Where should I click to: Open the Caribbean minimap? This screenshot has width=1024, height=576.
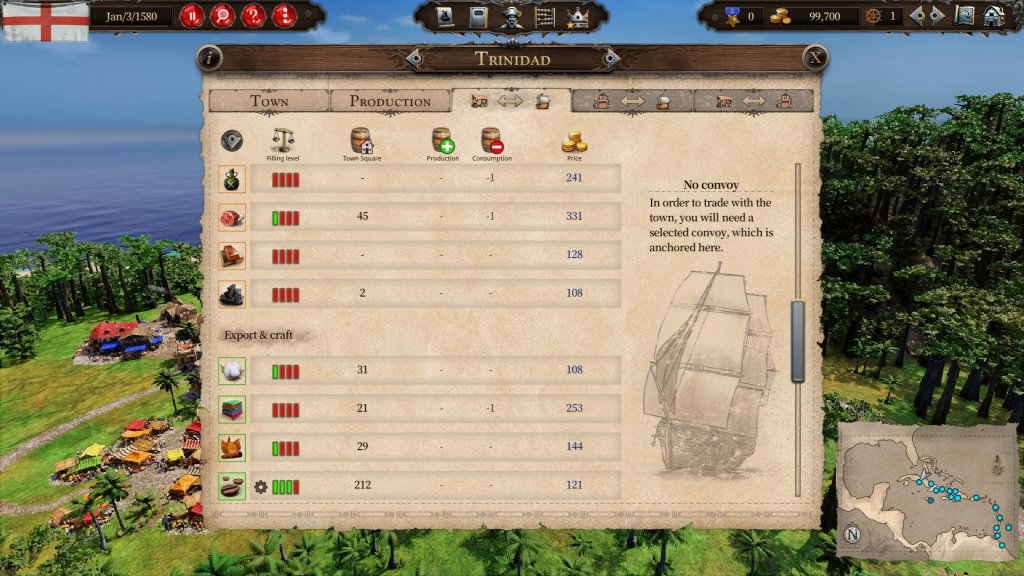pos(926,492)
